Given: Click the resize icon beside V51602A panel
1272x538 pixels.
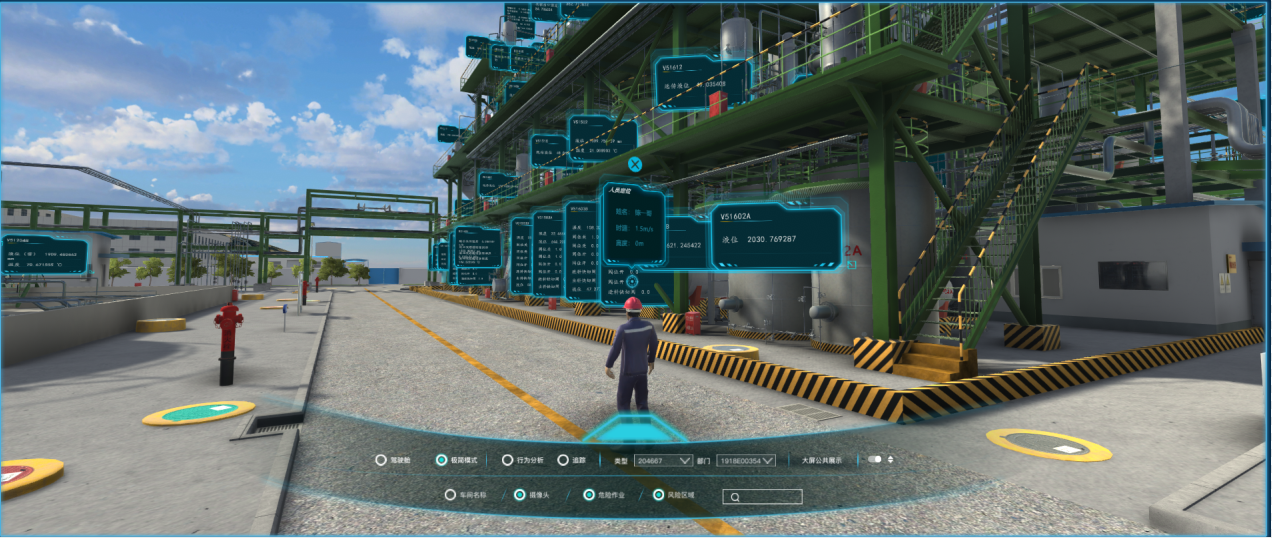Looking at the screenshot, I should tap(851, 265).
